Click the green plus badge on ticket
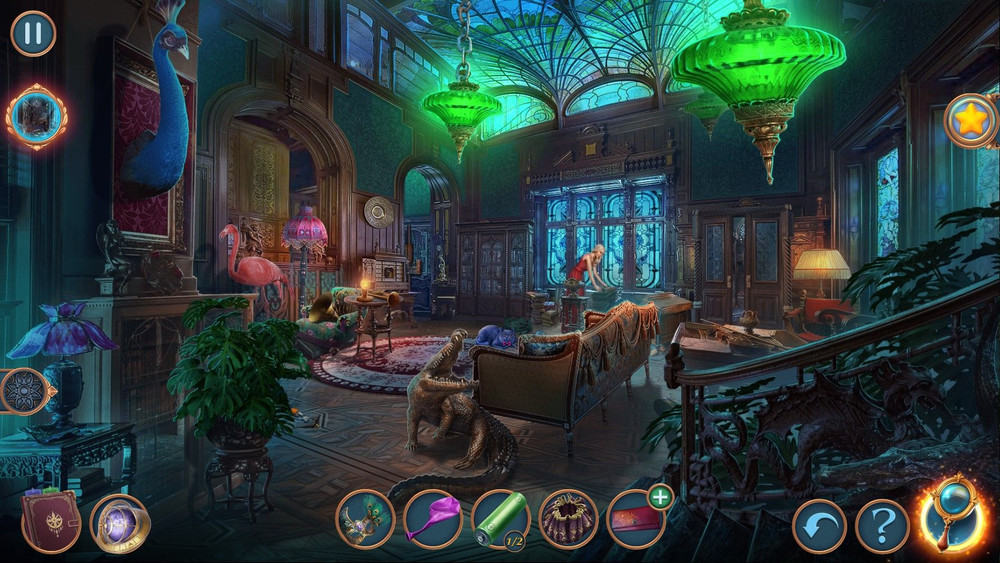This screenshot has height=563, width=1000. point(660,496)
